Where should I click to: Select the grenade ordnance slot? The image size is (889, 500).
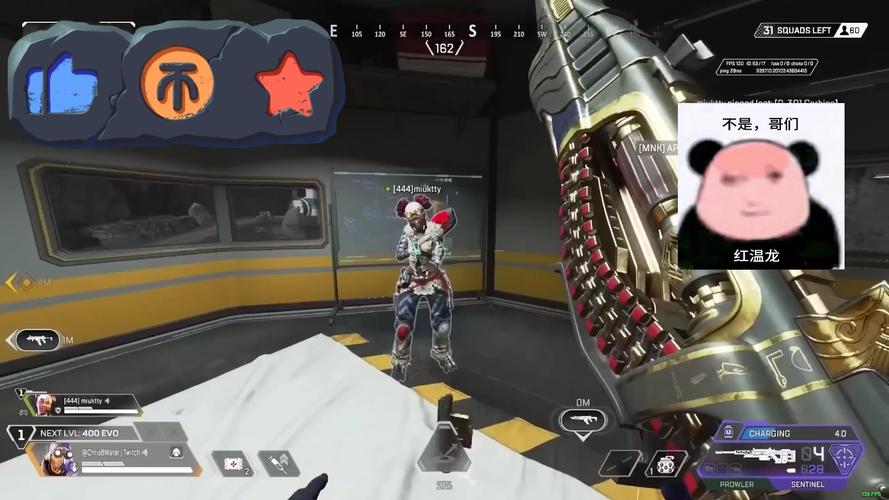tap(665, 465)
